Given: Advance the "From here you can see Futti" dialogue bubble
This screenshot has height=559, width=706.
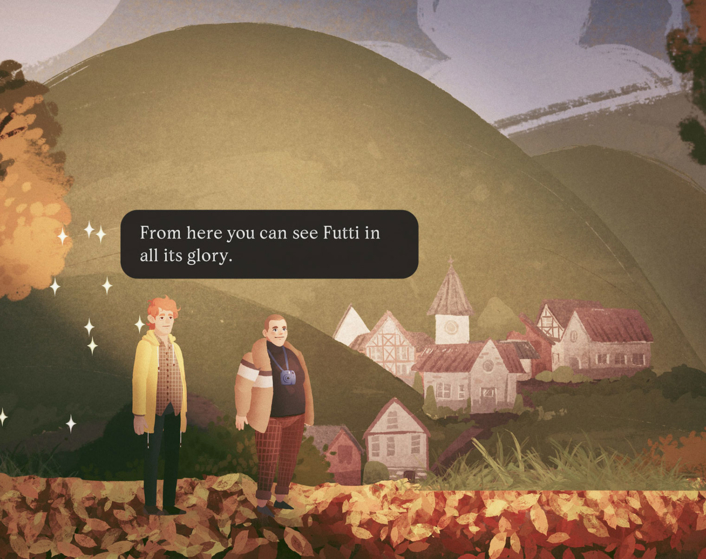Looking at the screenshot, I should [269, 244].
